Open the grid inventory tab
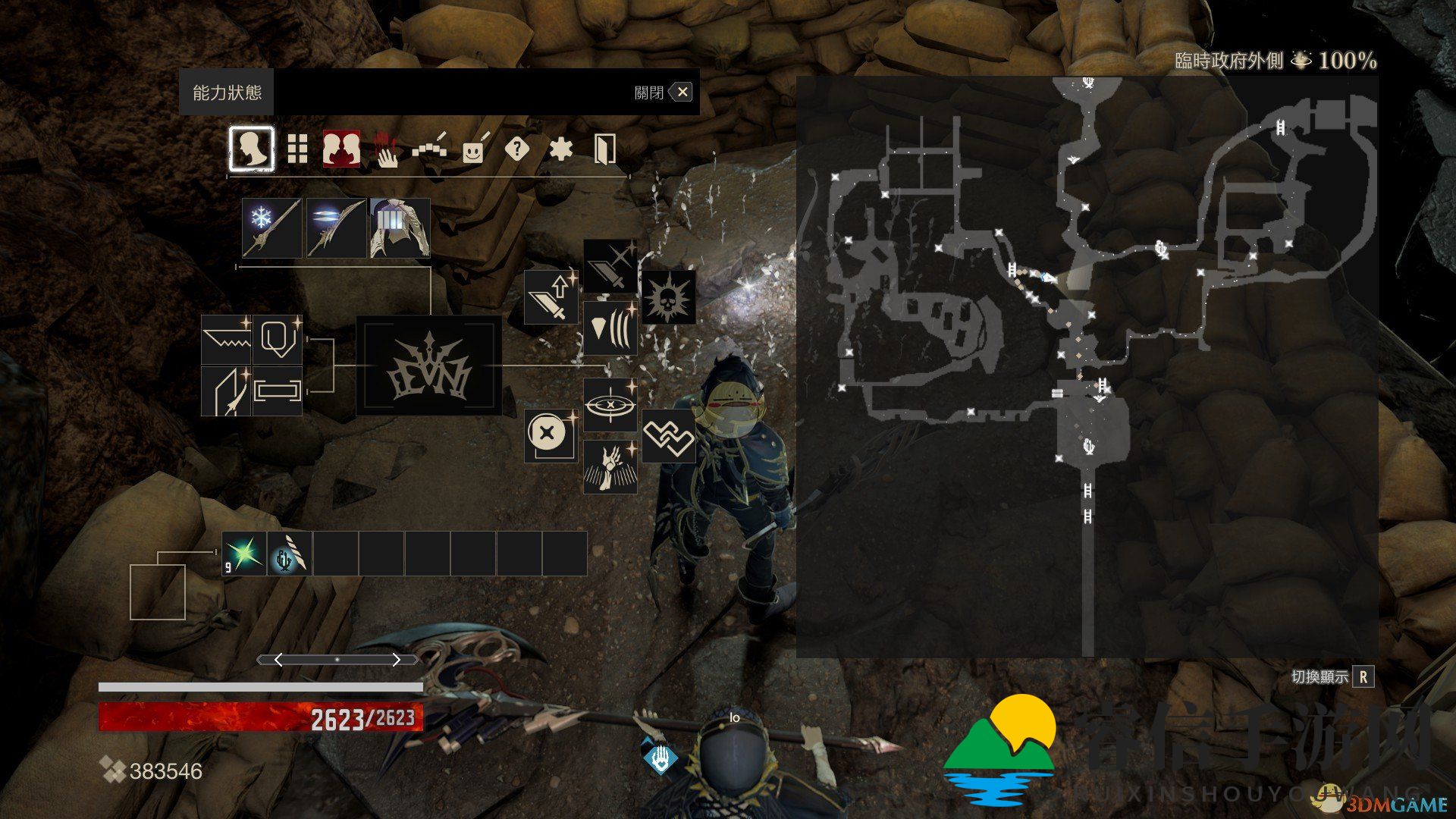The height and width of the screenshot is (819, 1456). [x=297, y=149]
